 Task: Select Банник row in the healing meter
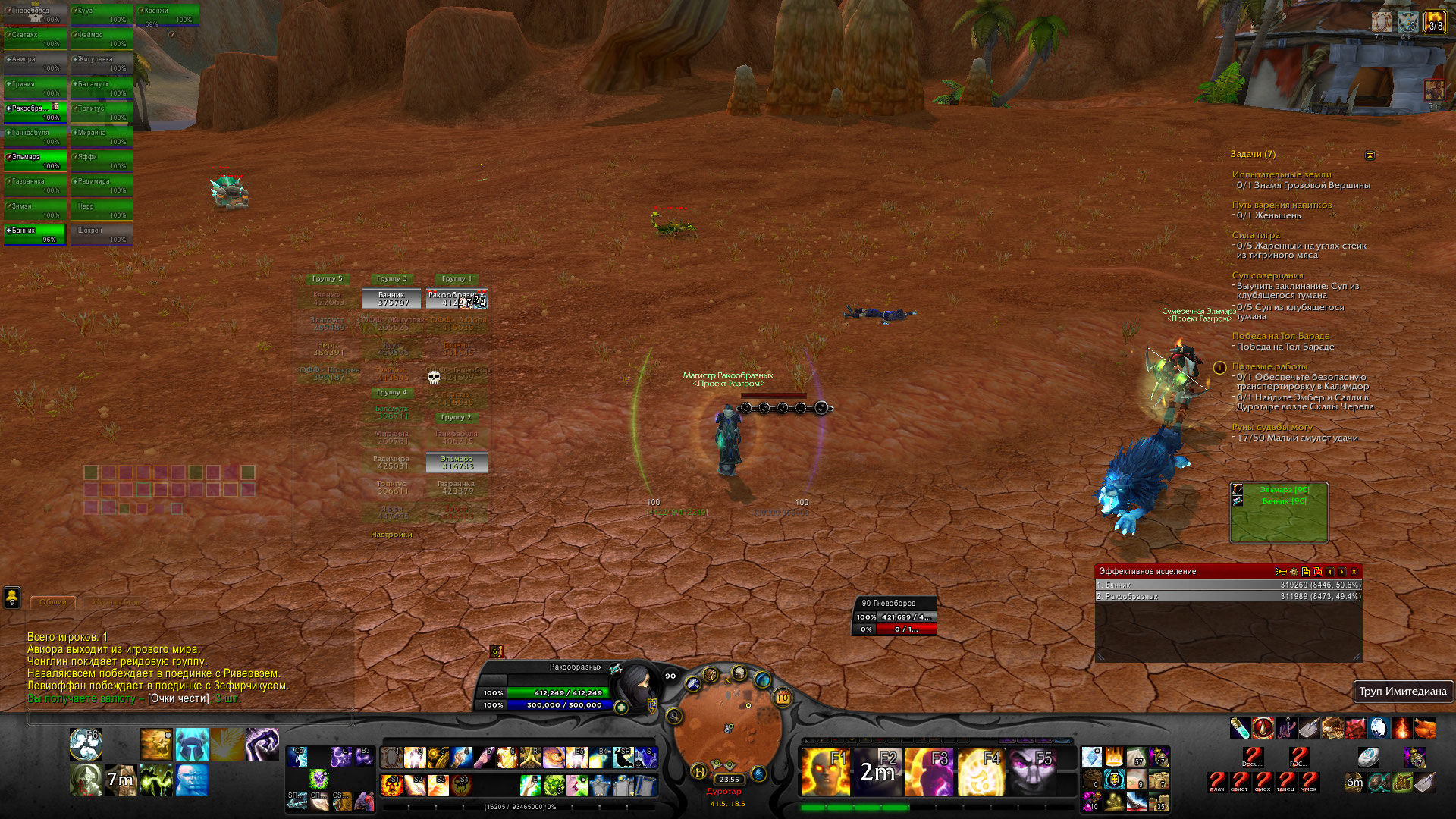point(1228,585)
